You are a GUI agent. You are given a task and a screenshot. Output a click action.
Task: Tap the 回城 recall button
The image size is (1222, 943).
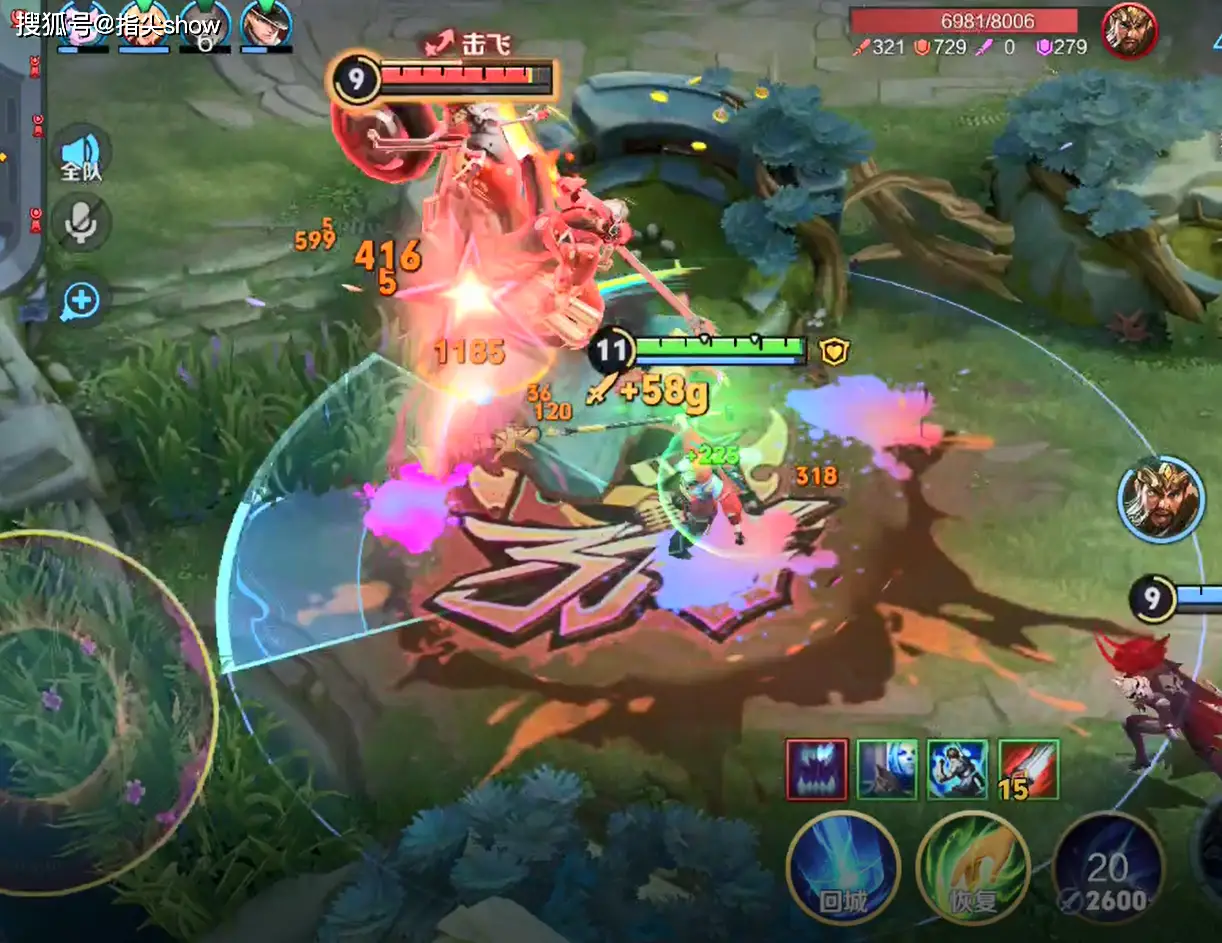[842, 866]
